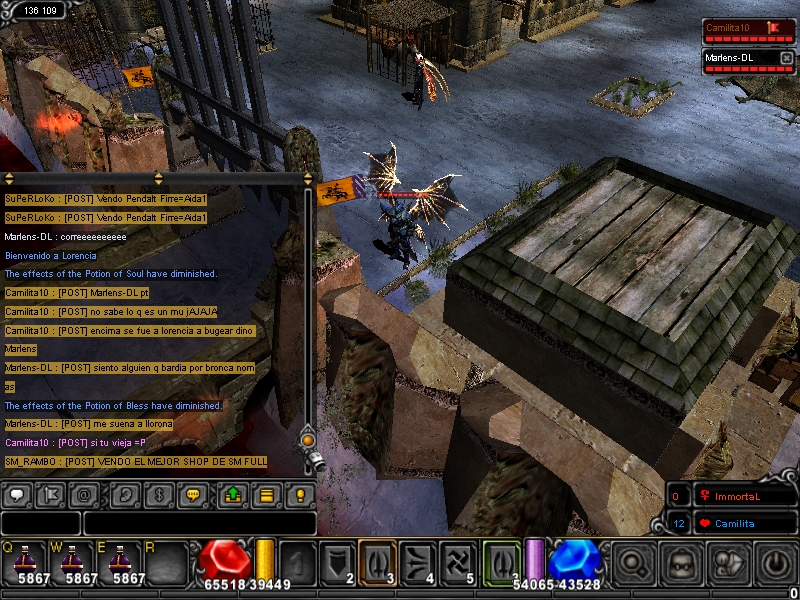This screenshot has width=800, height=600.
Task: Toggle the flag chat mode button
Action: (52, 494)
